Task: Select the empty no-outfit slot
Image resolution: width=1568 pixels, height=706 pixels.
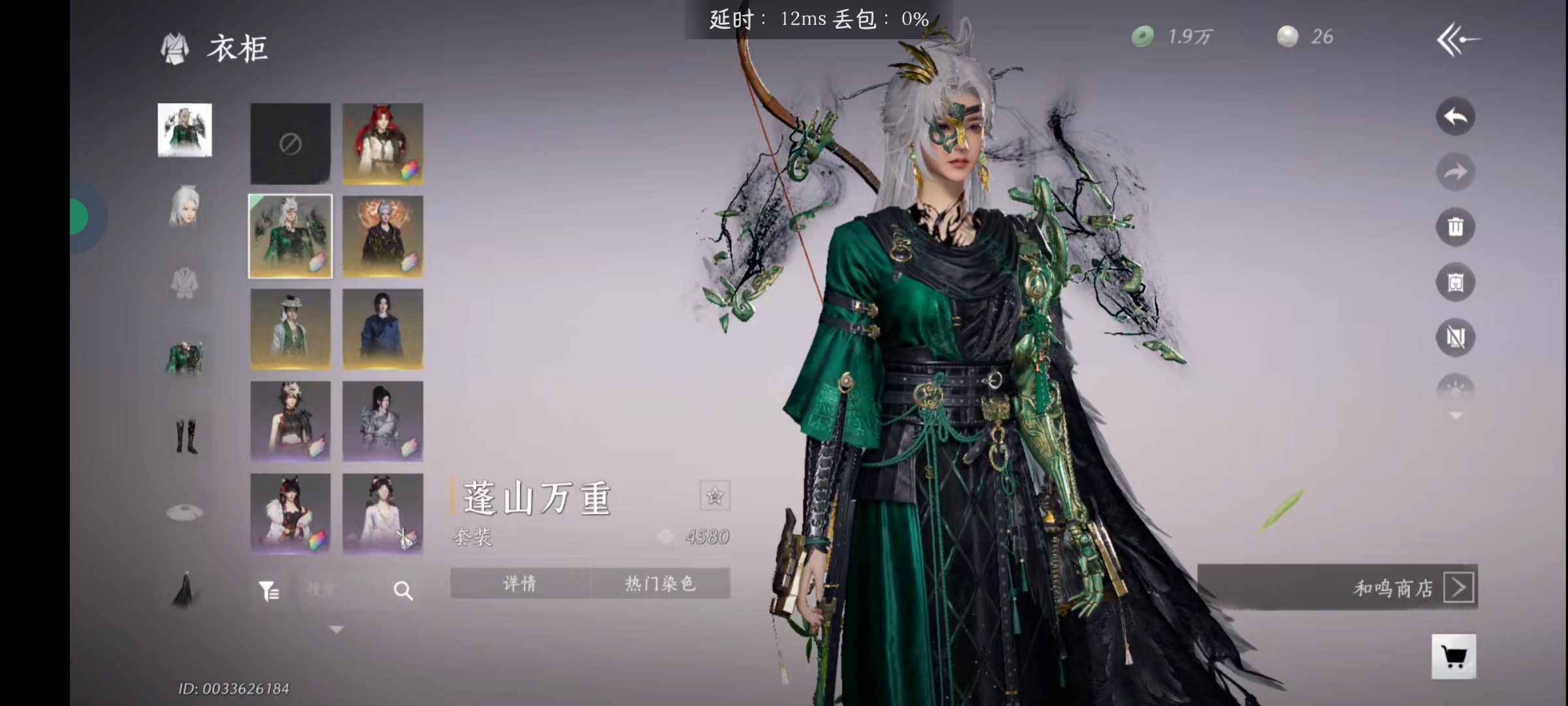Action: point(290,144)
